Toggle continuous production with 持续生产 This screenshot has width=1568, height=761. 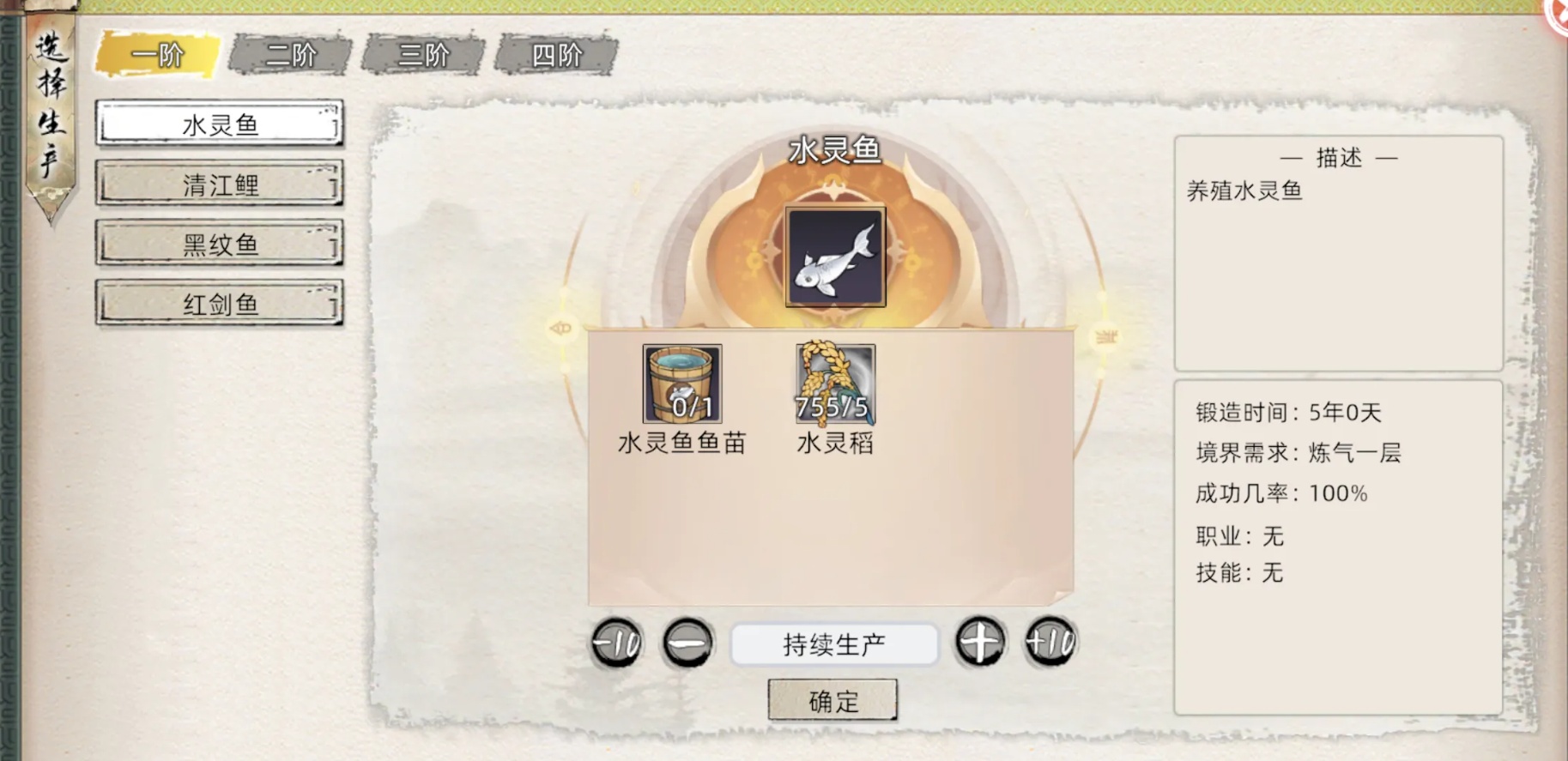point(833,643)
